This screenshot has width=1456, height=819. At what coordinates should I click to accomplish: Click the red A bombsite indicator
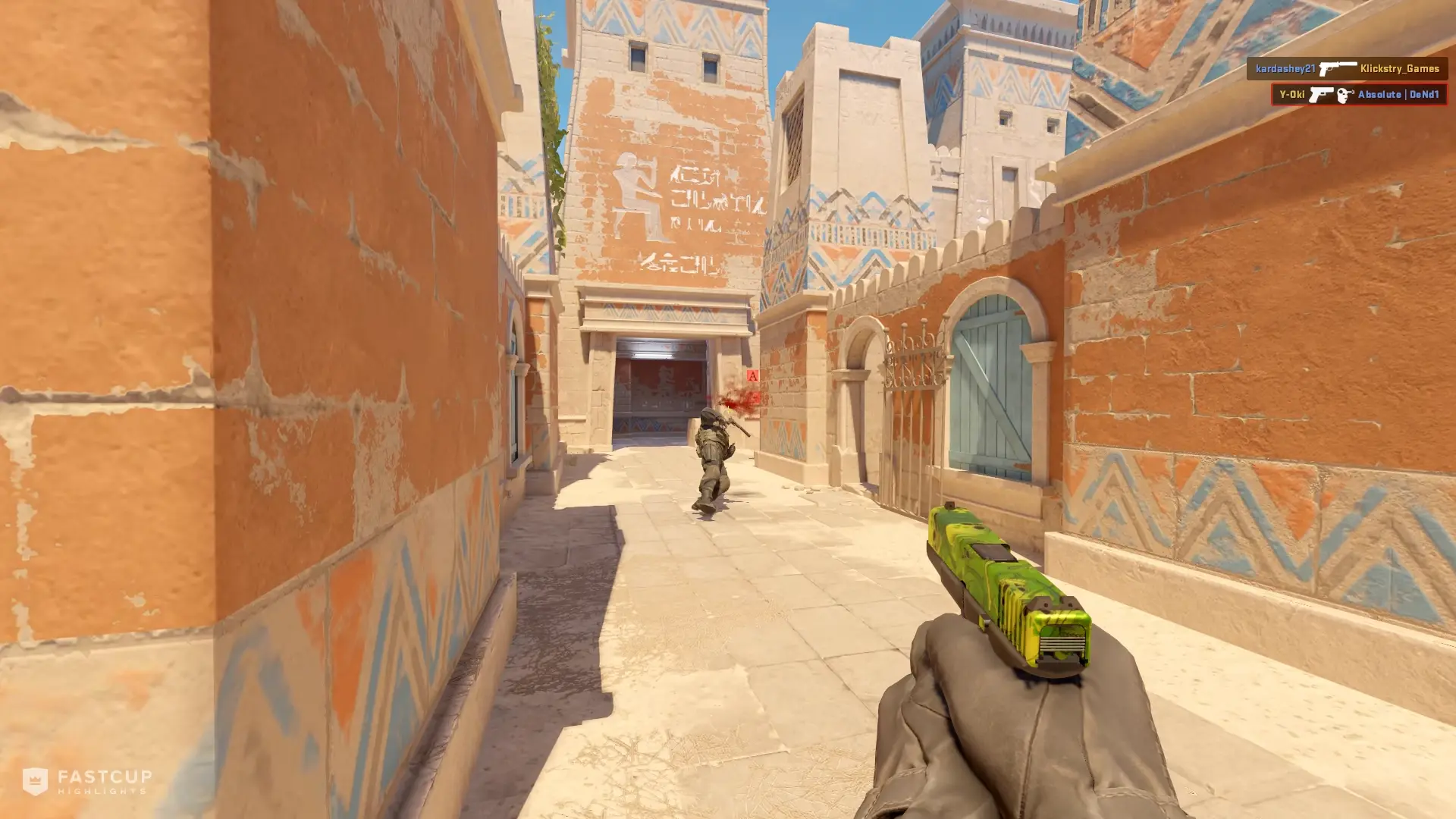(752, 375)
